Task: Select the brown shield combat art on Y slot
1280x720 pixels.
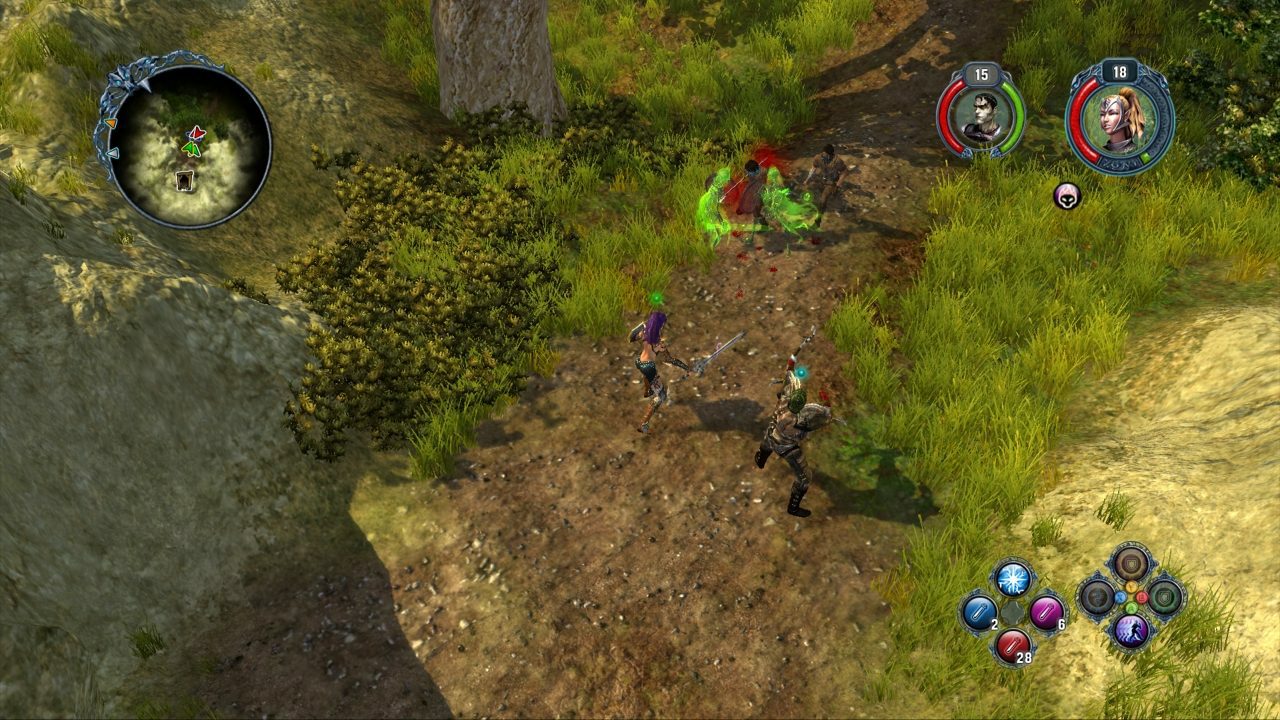Action: pyautogui.click(x=1130, y=562)
